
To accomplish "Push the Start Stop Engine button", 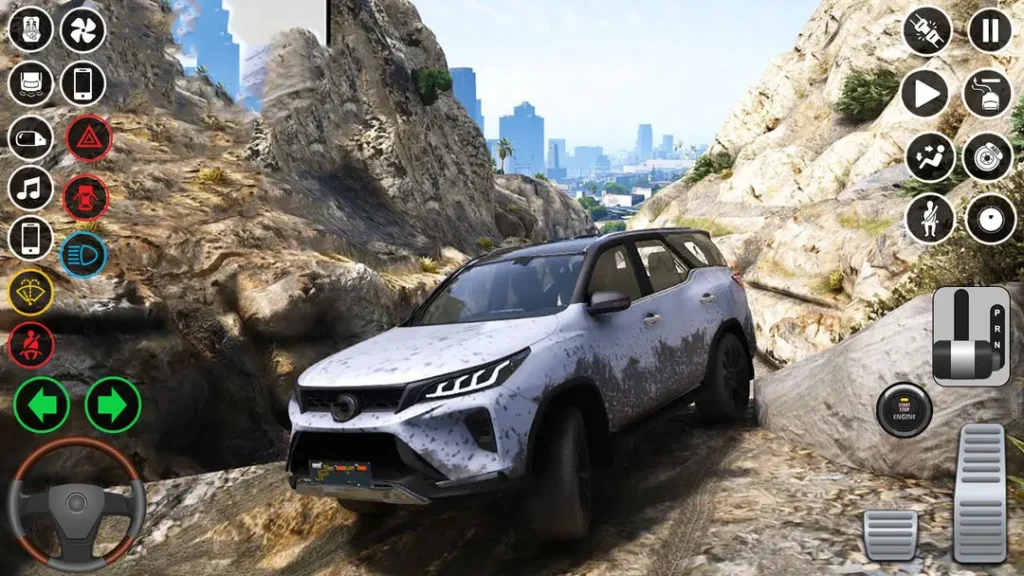I will coord(904,410).
